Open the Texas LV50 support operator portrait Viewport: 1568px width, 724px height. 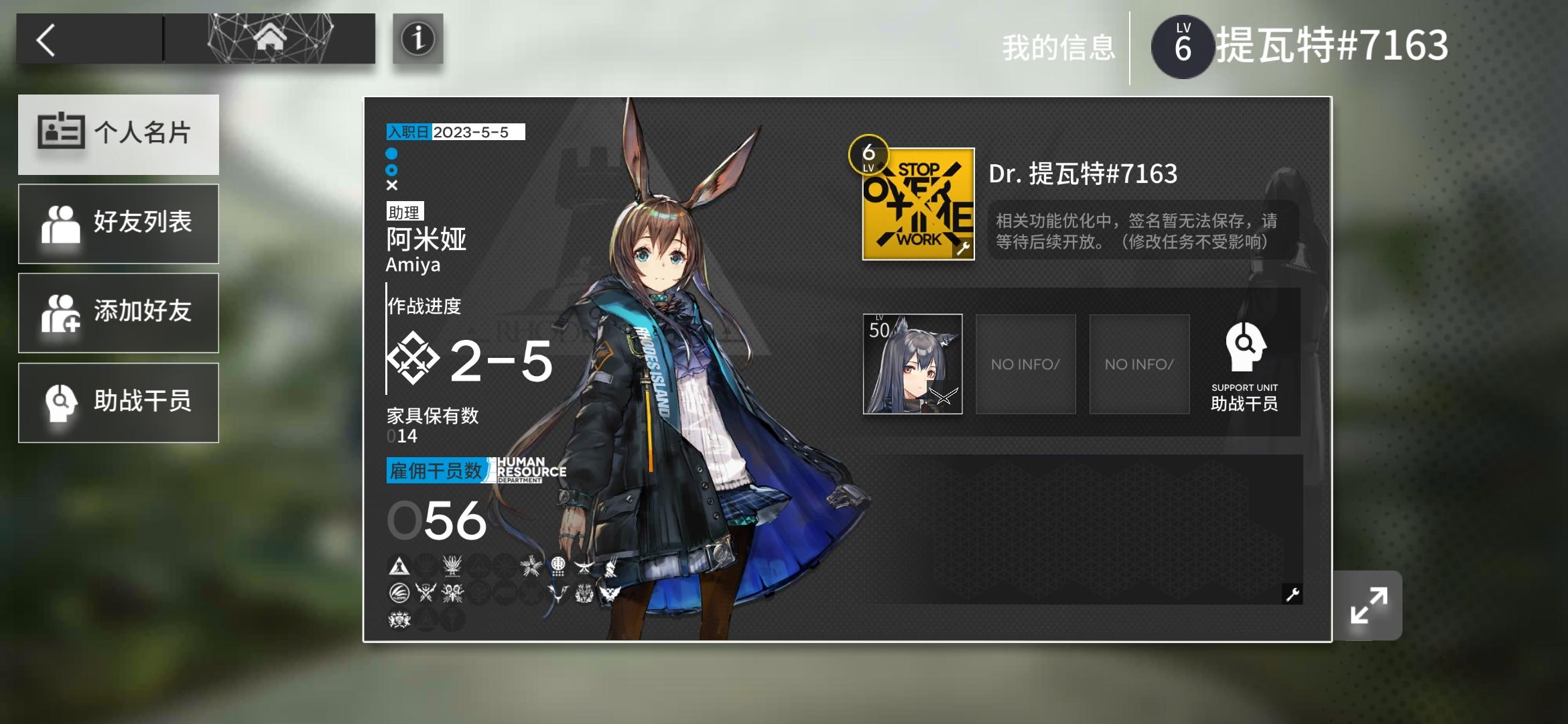913,364
